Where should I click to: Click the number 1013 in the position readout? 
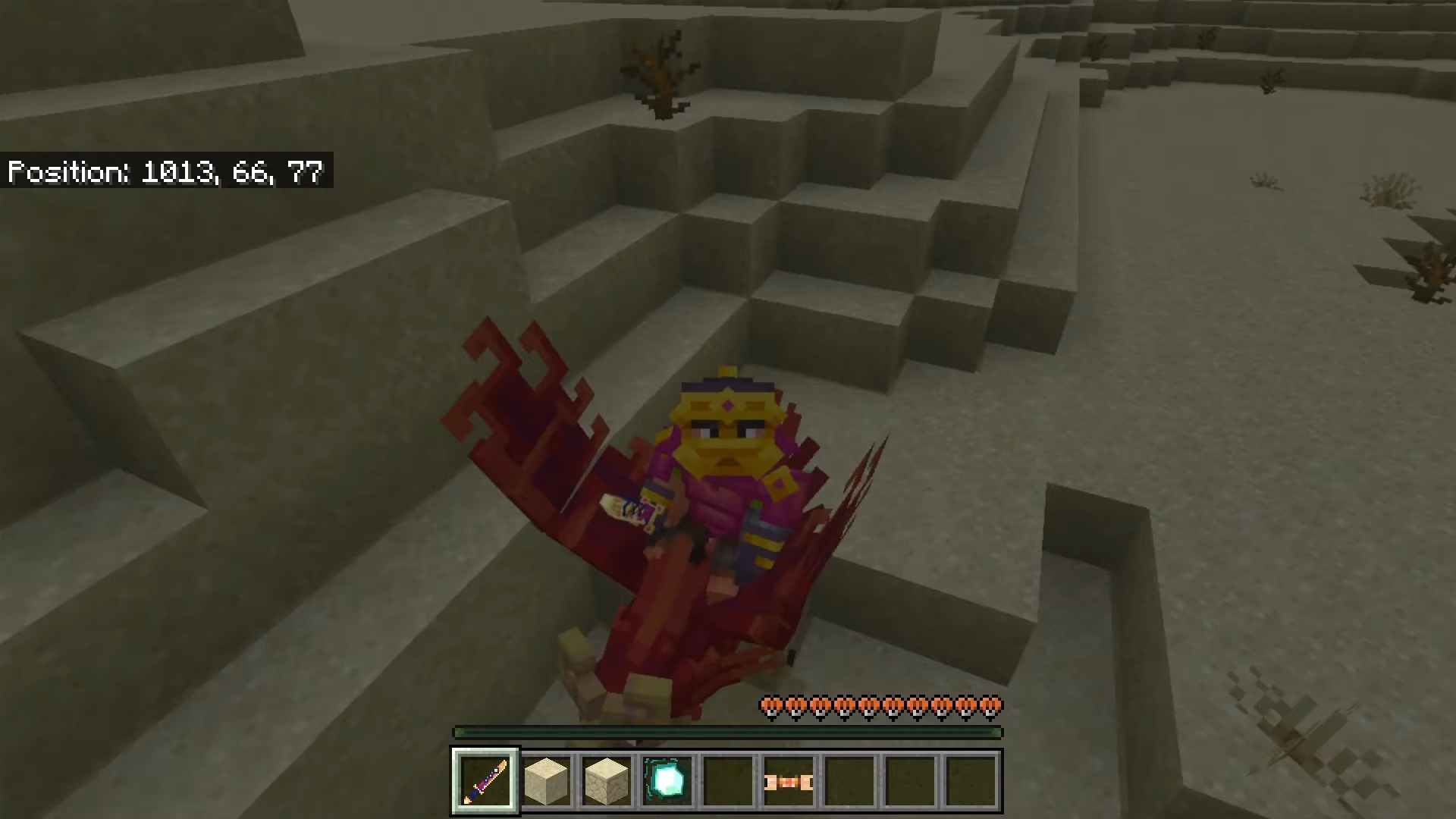pyautogui.click(x=178, y=172)
